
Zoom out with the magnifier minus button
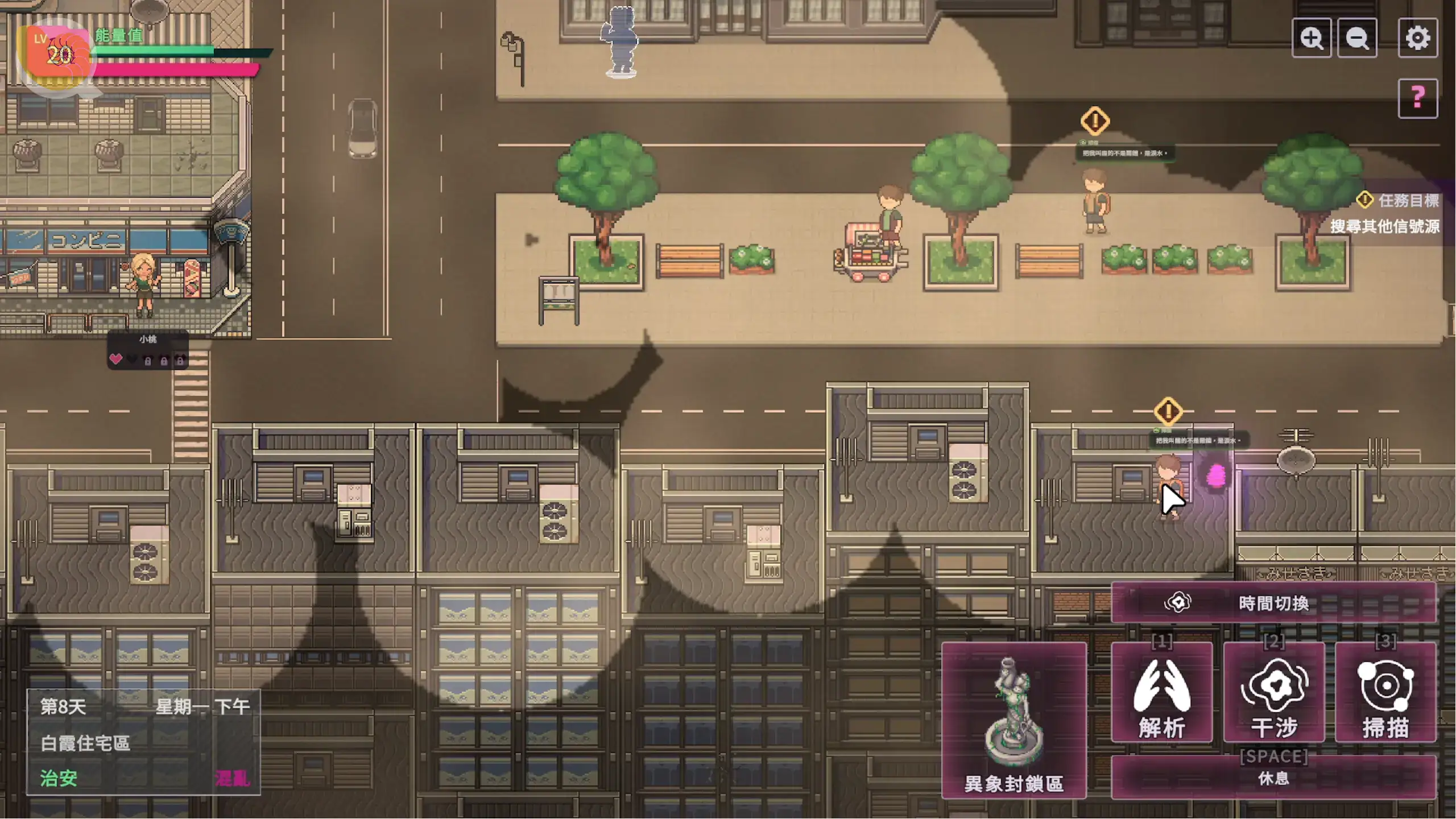1357,38
